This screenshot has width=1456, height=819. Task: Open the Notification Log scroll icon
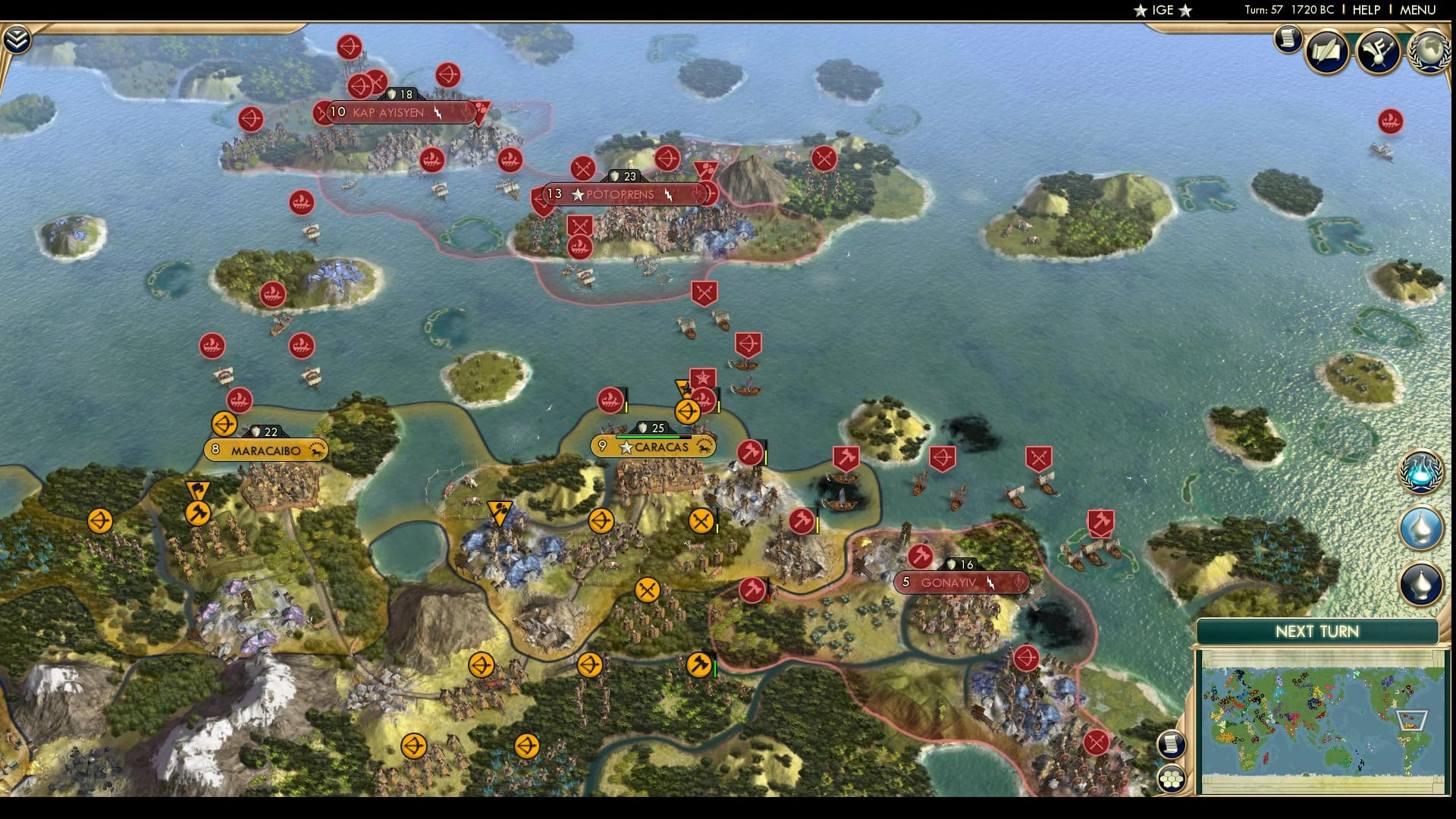(1287, 40)
